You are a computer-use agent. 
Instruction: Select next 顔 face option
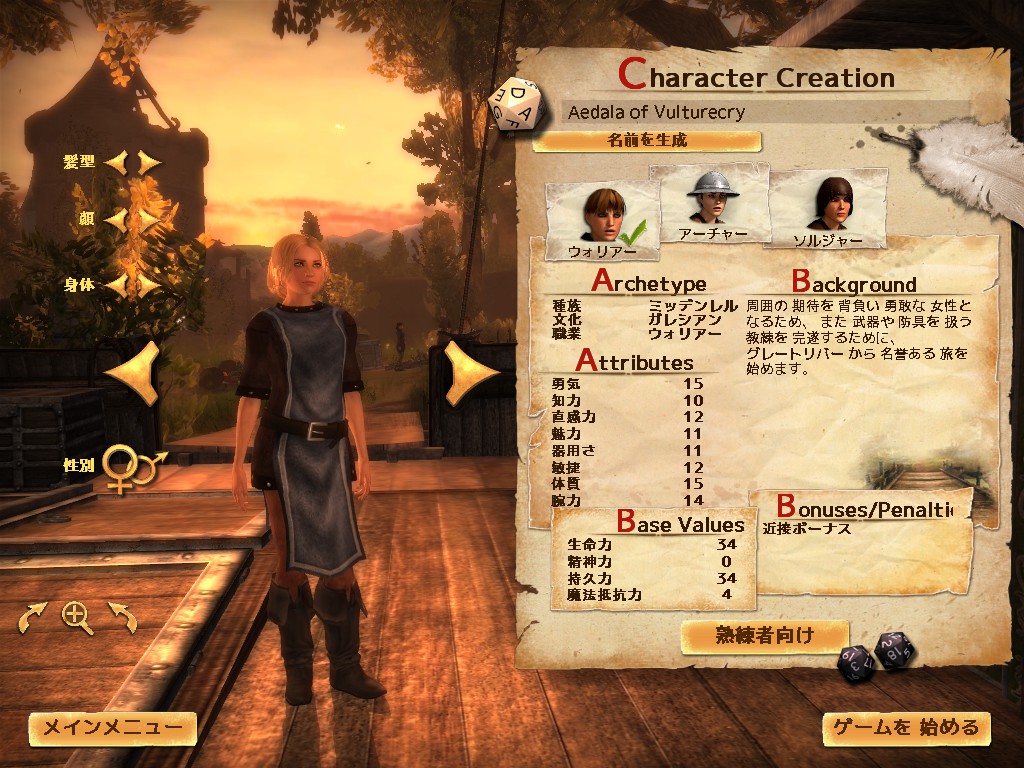(x=149, y=218)
